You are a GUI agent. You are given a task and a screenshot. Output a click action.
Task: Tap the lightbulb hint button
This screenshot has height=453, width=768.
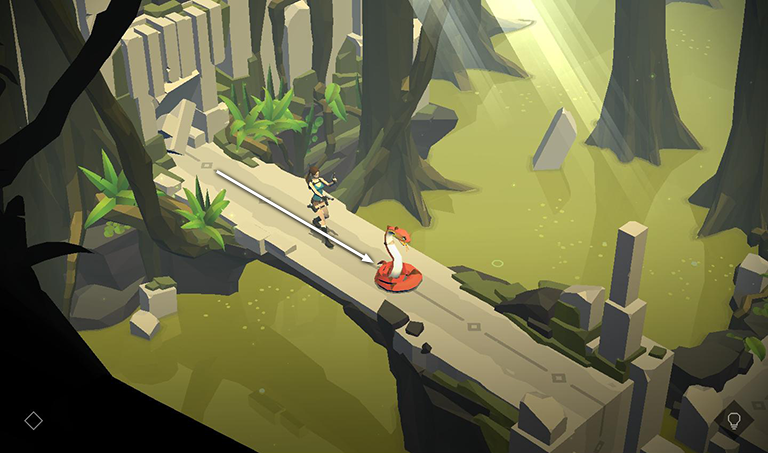(x=733, y=419)
